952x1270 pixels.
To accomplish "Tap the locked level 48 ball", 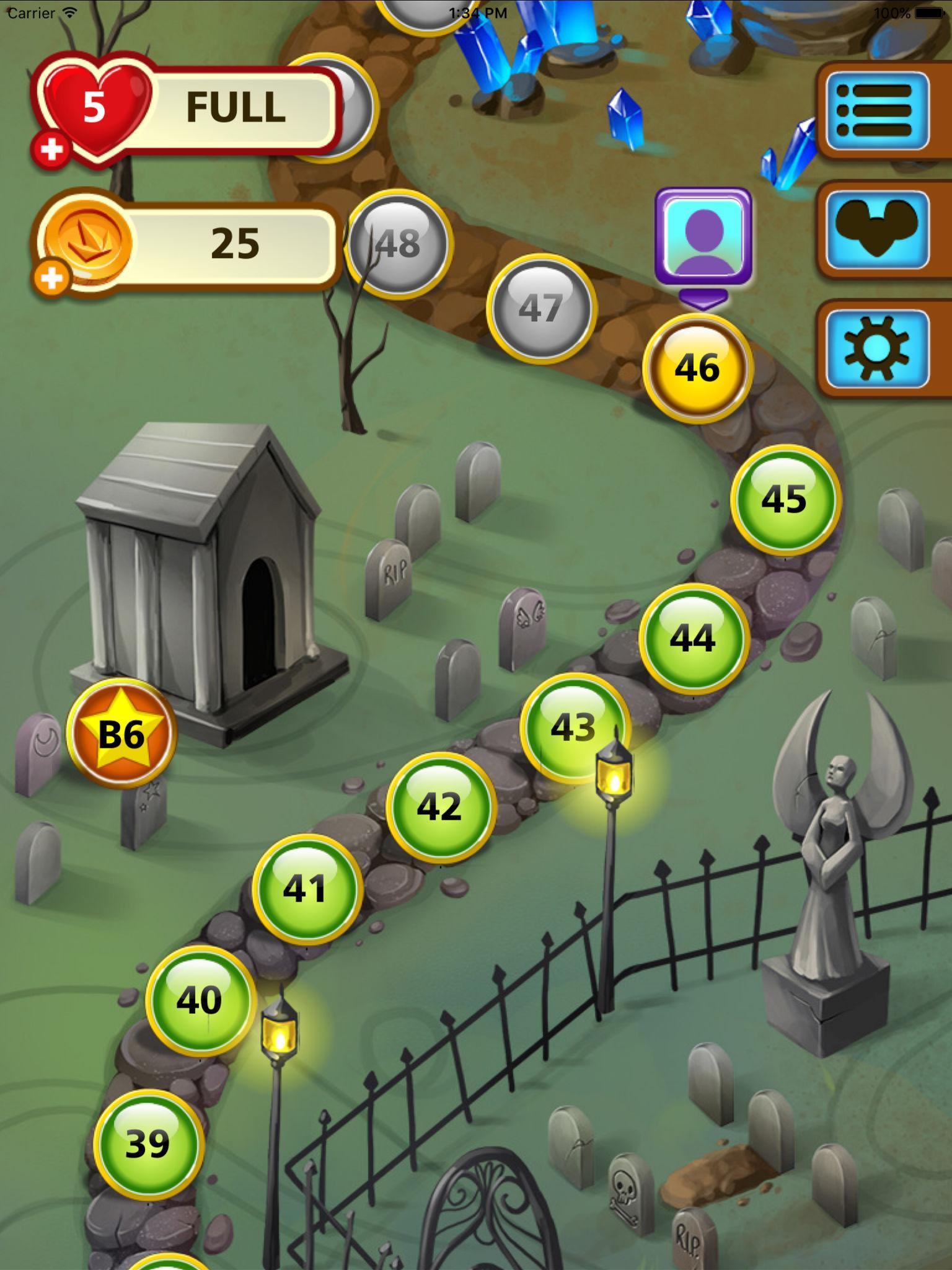I will [x=398, y=244].
